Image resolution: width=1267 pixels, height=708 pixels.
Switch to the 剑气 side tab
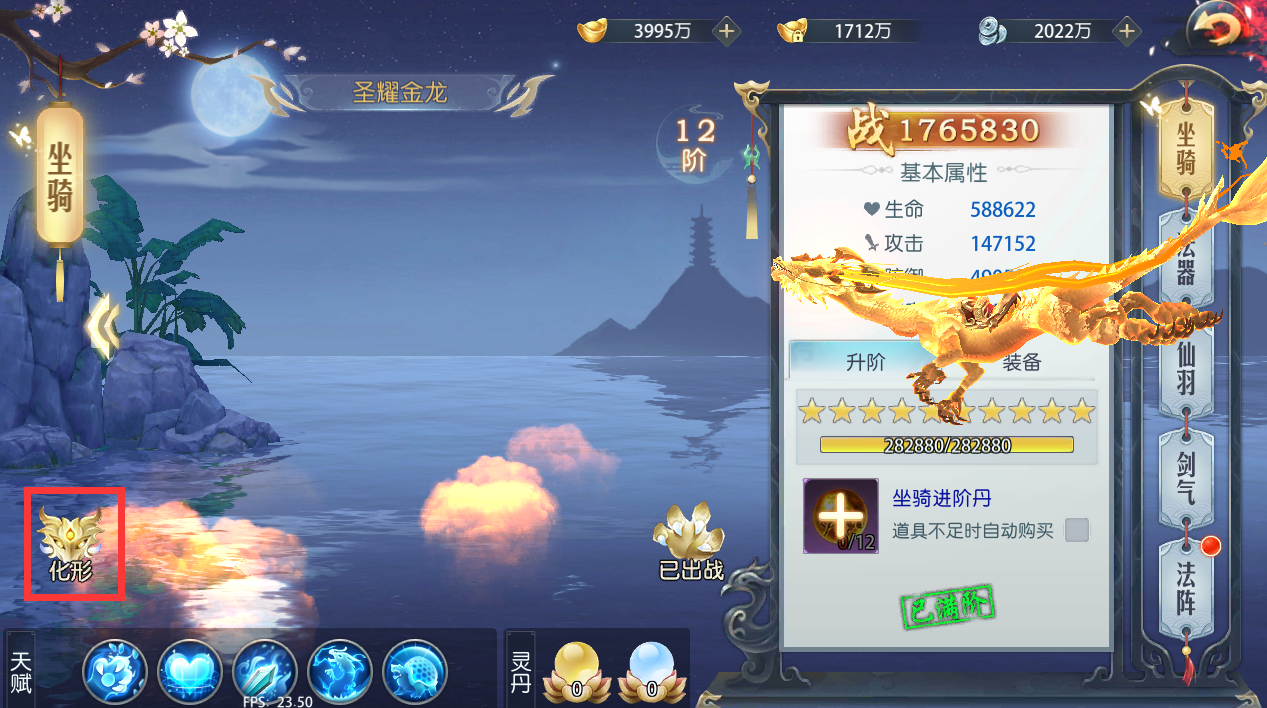1186,478
